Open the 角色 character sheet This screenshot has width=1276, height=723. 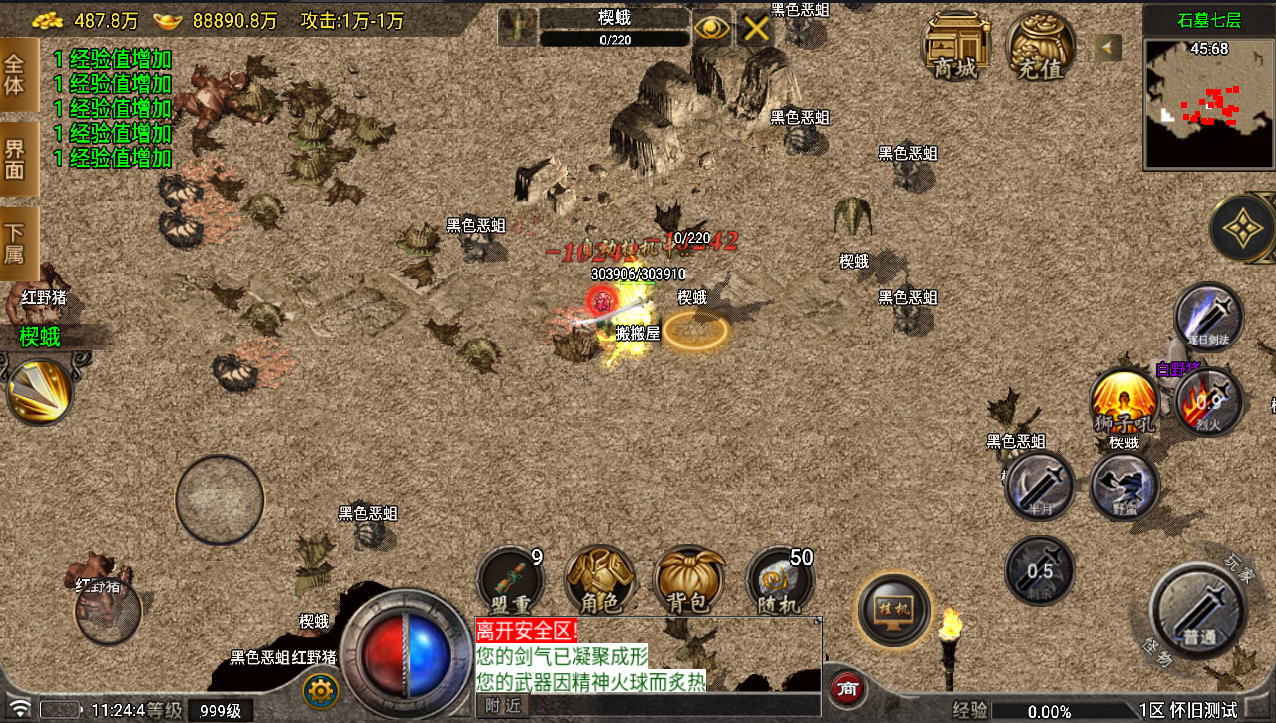tap(600, 580)
